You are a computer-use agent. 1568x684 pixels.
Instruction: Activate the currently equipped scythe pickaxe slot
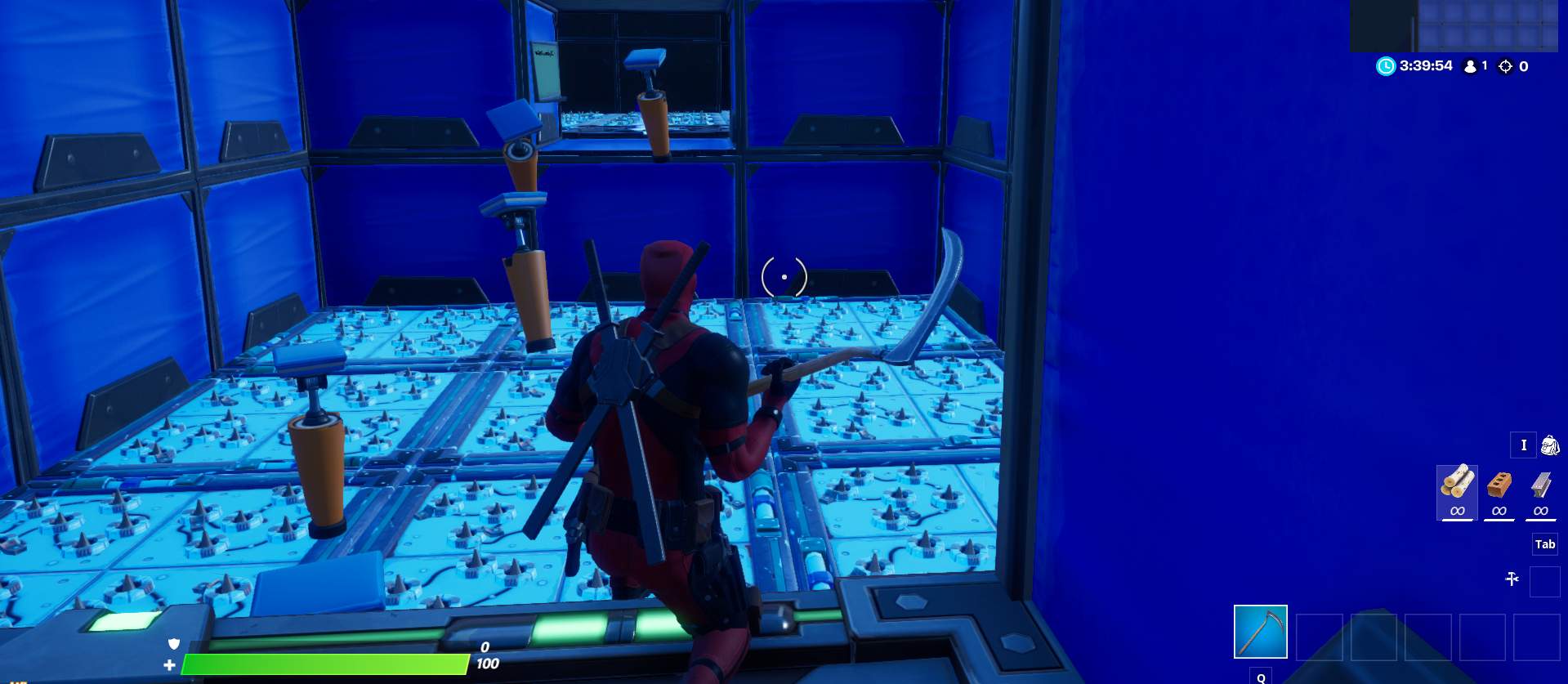point(1259,631)
